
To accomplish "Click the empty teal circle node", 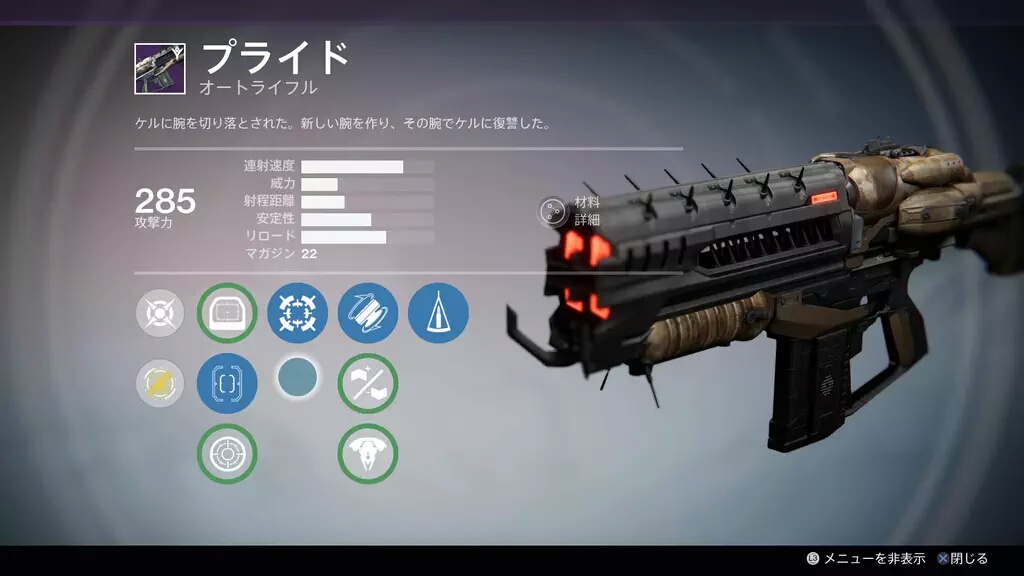I will point(297,378).
